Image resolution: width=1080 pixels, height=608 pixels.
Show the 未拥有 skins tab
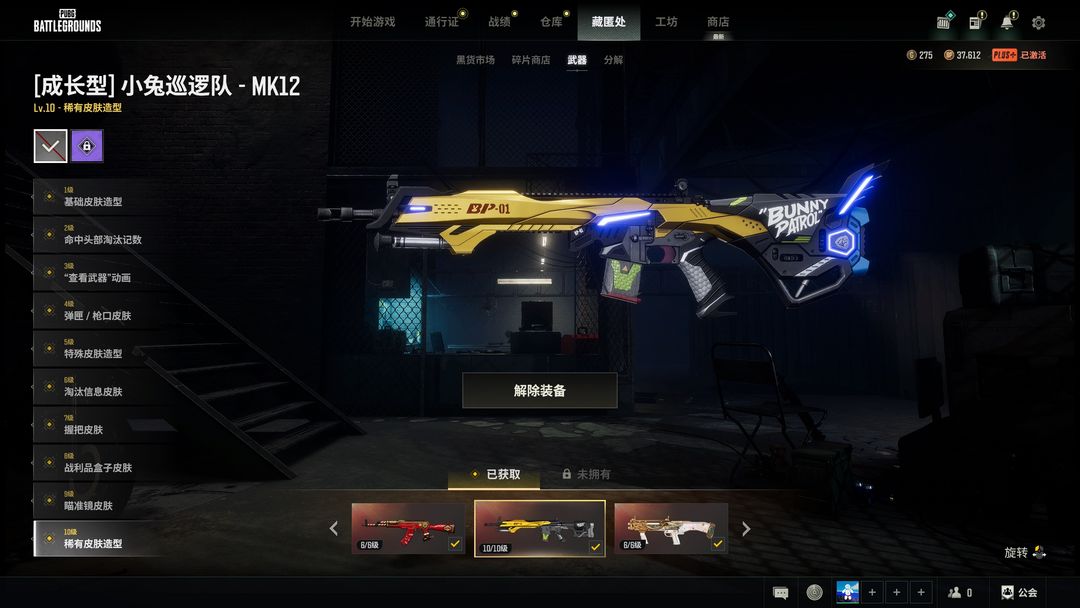click(586, 474)
